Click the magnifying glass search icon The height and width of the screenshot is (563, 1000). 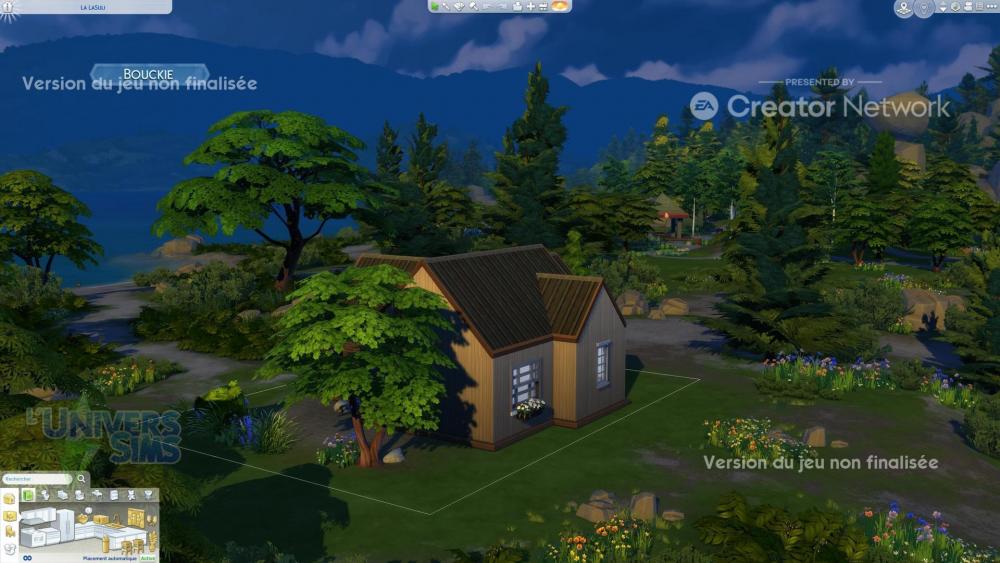[81, 479]
